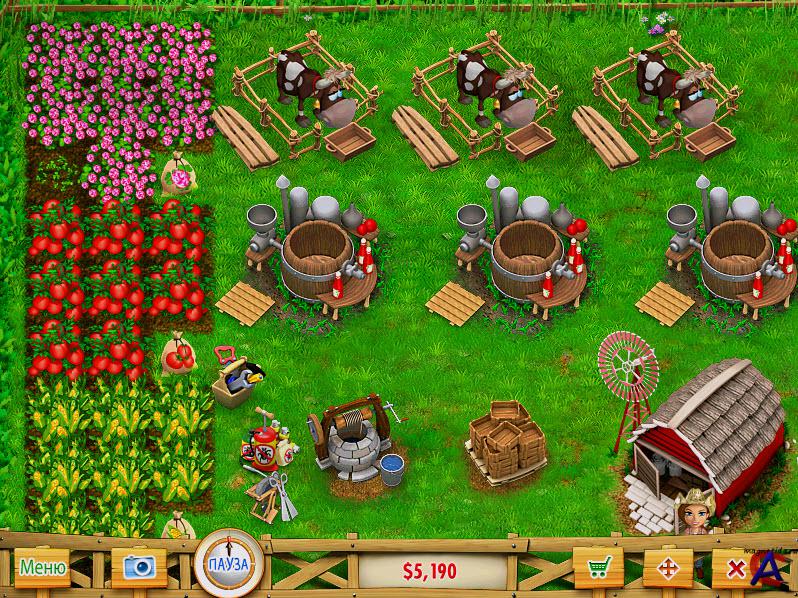This screenshot has width=798, height=598.
Task: Pause the game with the ПАУЗА clock
Action: point(228,565)
